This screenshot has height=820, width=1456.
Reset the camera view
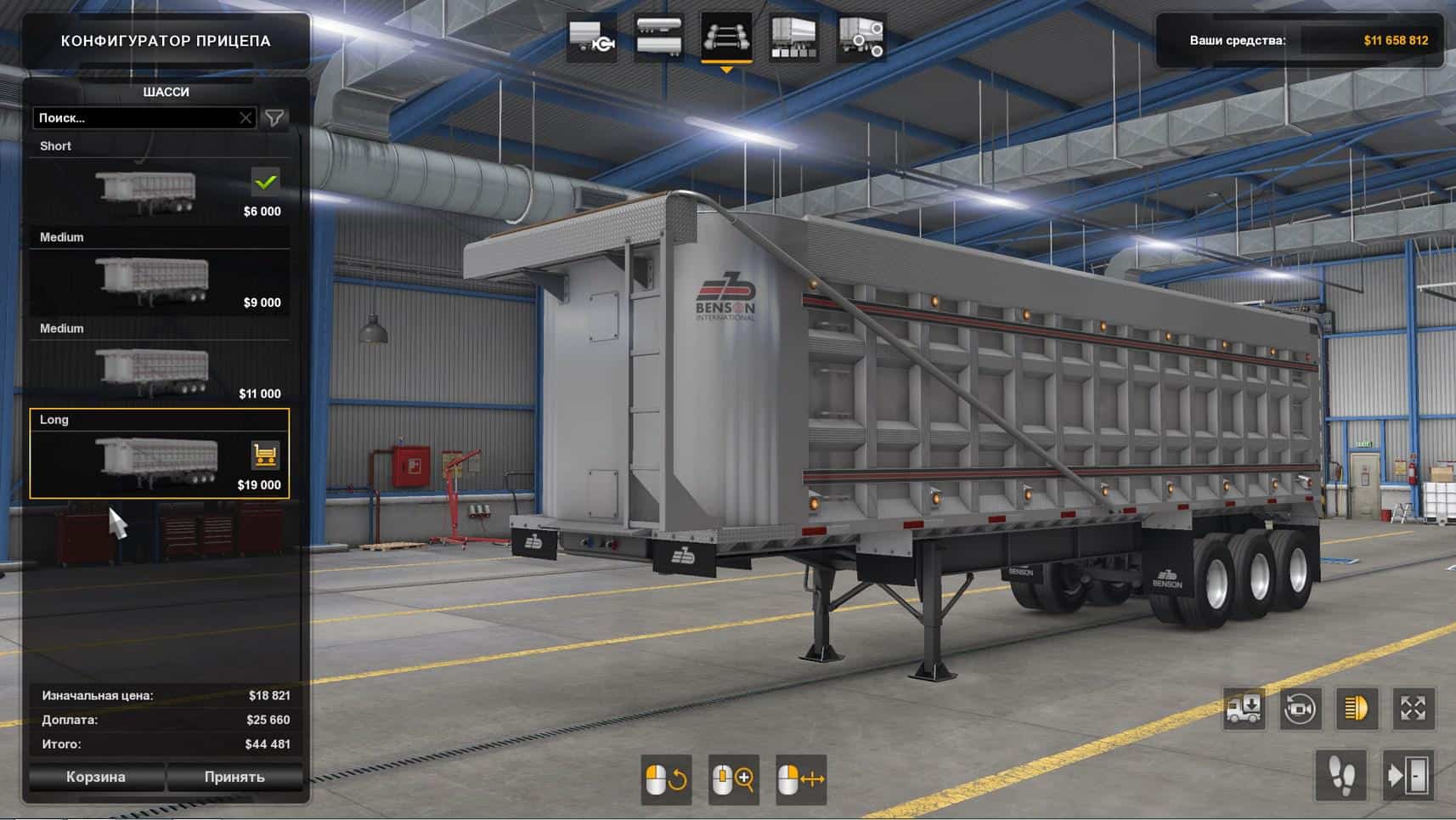pos(1300,708)
